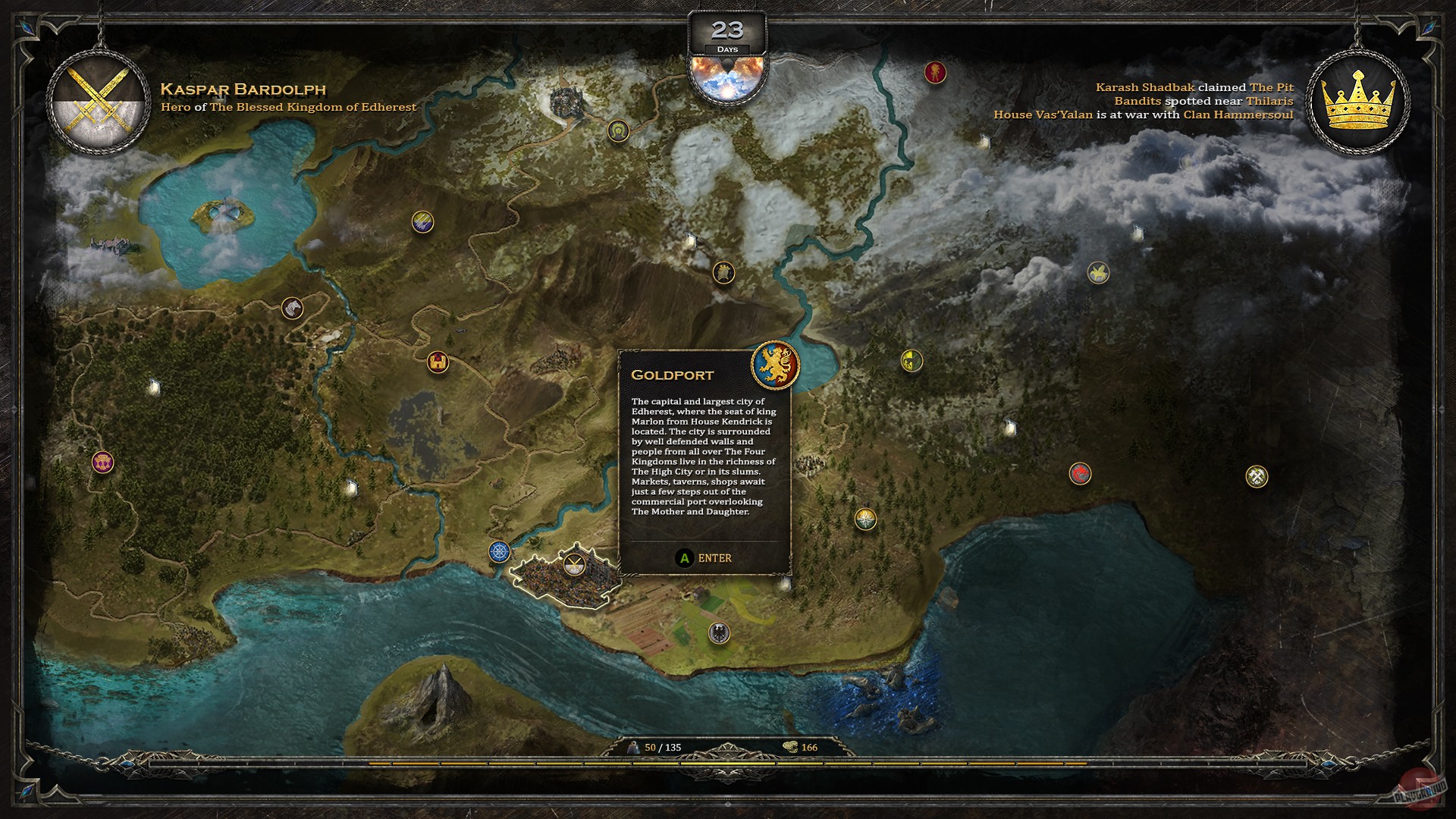This screenshot has width=1456, height=819.
Task: Click the 23 Days counter at the top
Action: tap(726, 32)
